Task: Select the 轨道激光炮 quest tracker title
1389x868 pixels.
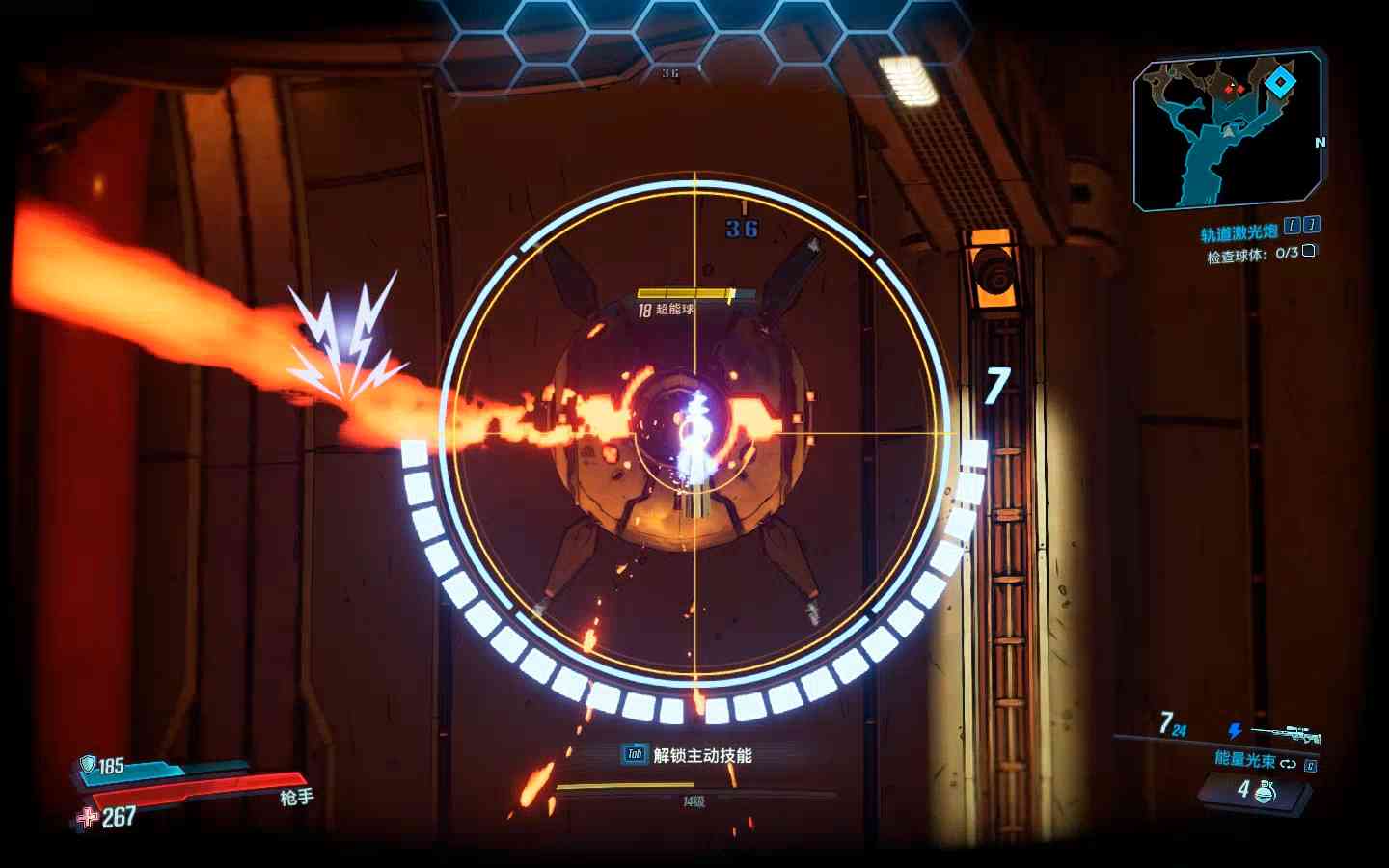Action: [1239, 232]
